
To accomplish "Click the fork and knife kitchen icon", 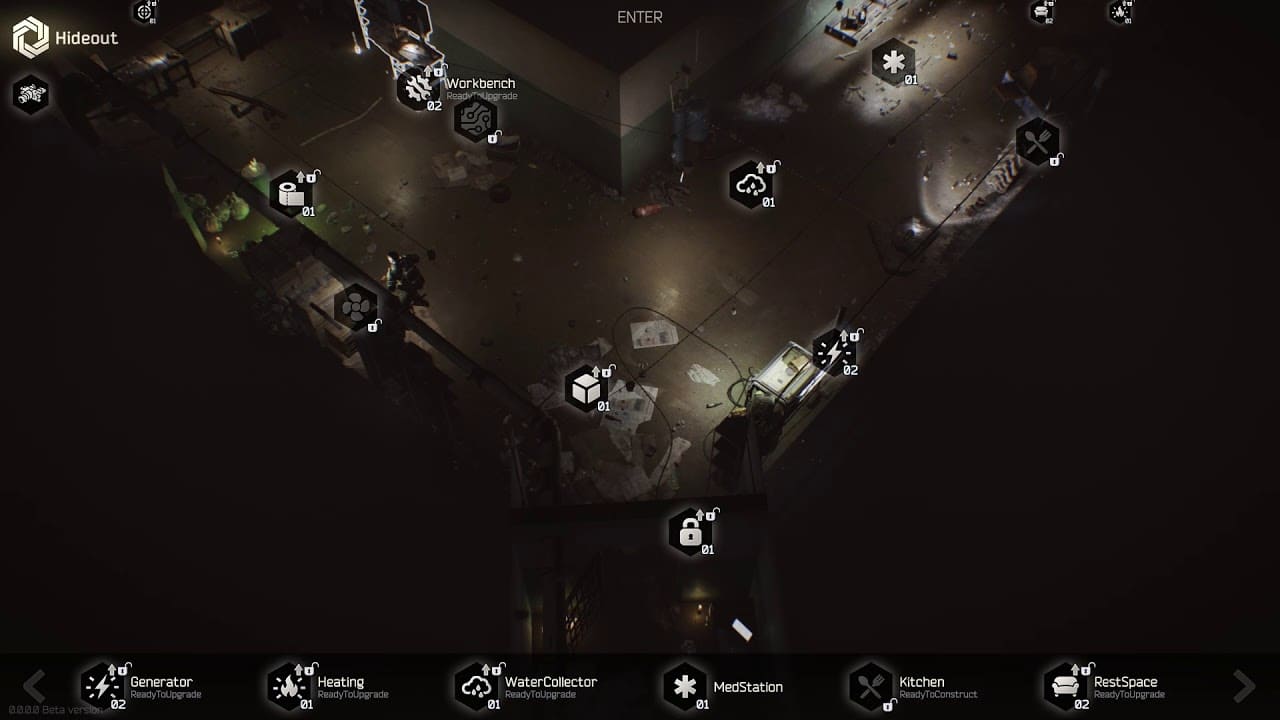I will point(1037,142).
